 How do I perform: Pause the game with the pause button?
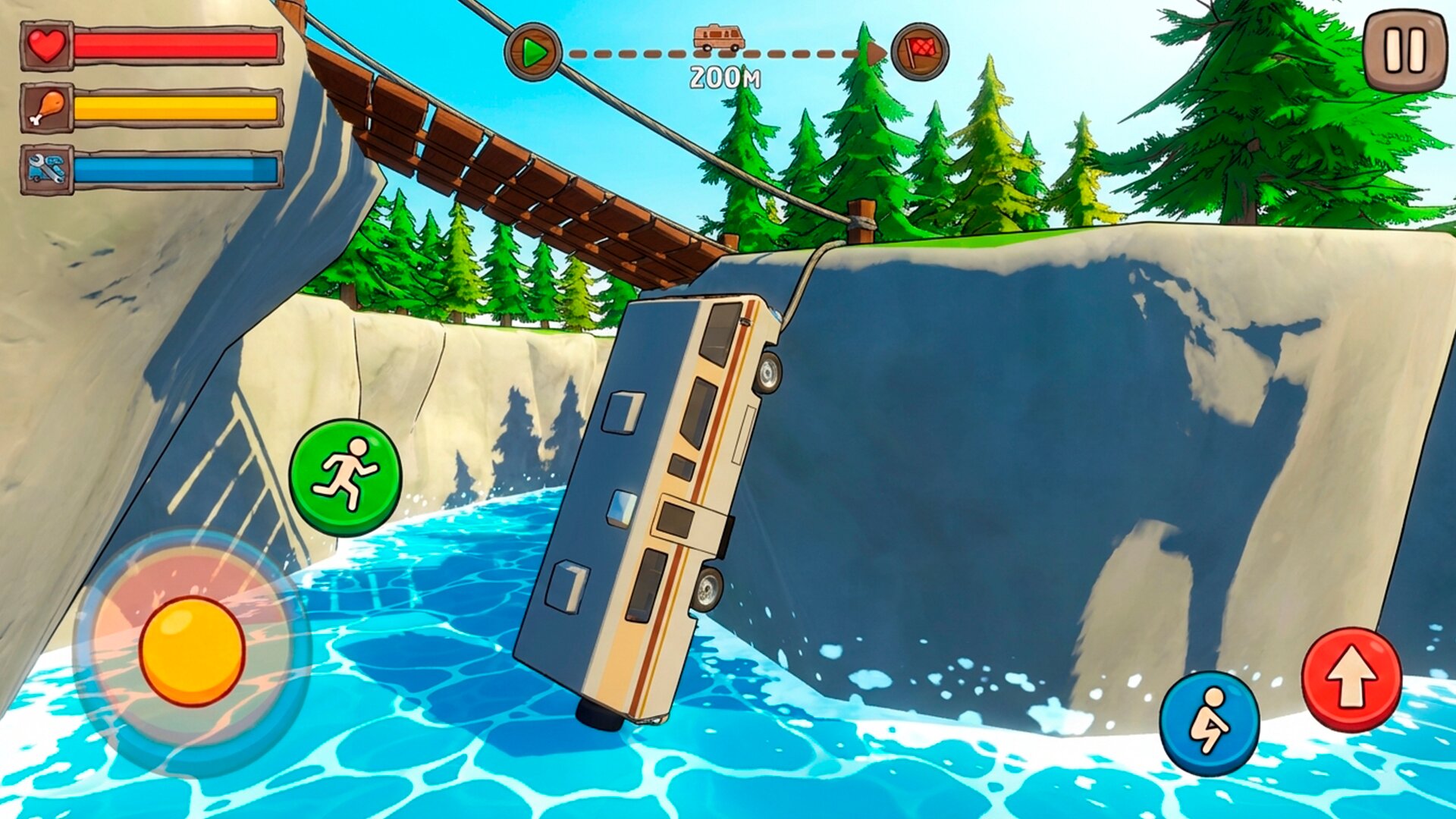pyautogui.click(x=1405, y=50)
